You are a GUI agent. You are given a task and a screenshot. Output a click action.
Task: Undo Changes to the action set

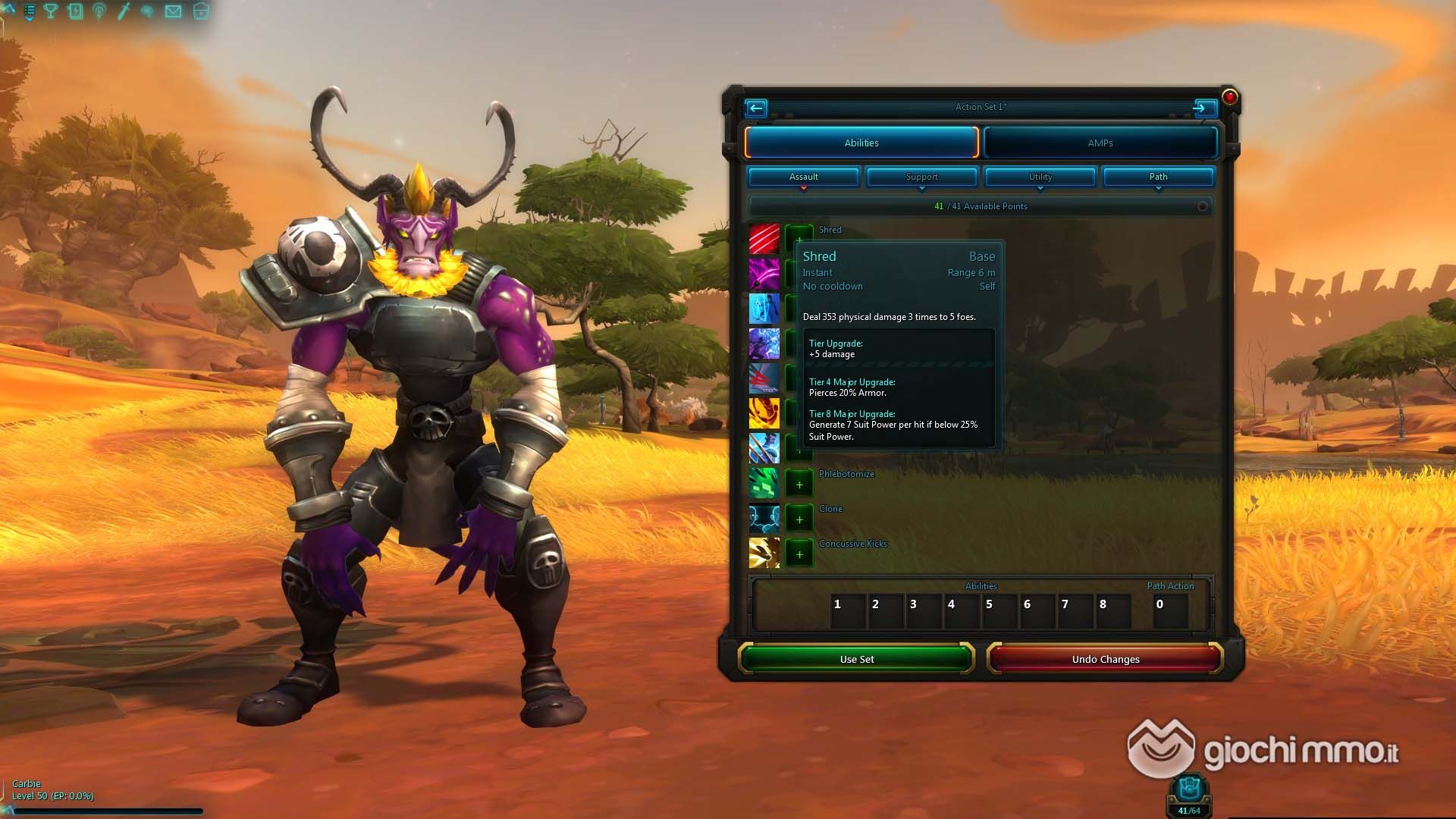point(1105,659)
